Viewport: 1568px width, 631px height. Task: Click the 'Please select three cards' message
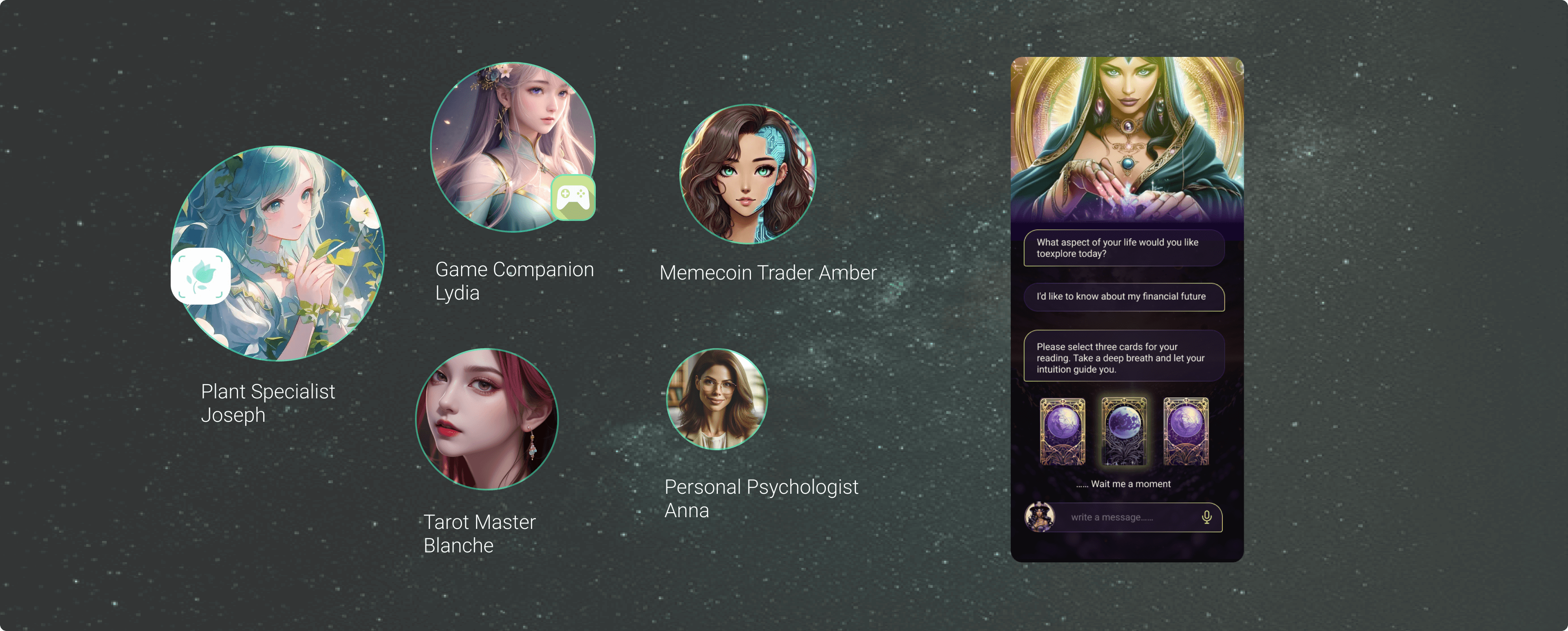point(1123,356)
